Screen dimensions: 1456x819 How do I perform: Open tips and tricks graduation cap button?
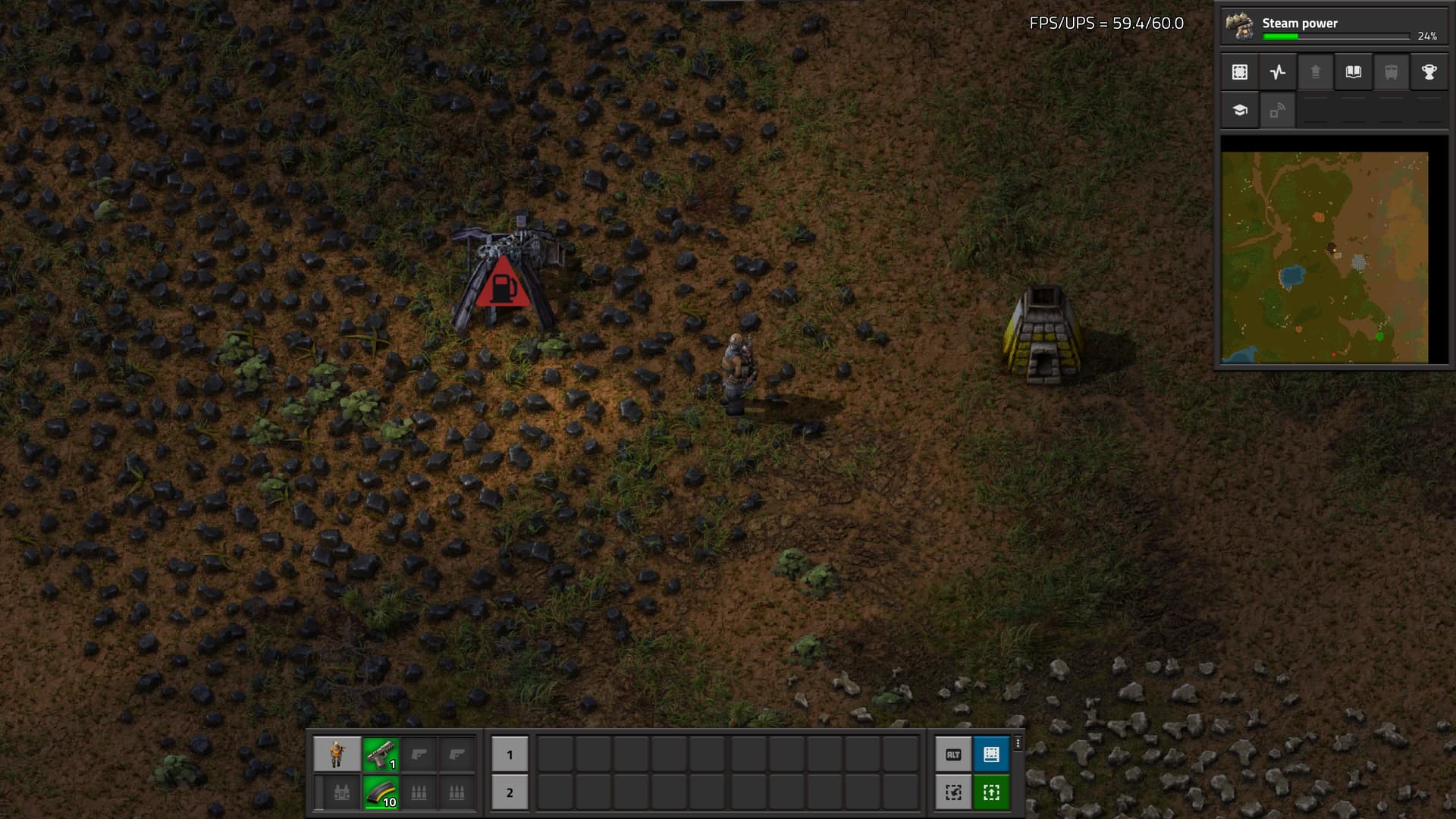tap(1240, 110)
